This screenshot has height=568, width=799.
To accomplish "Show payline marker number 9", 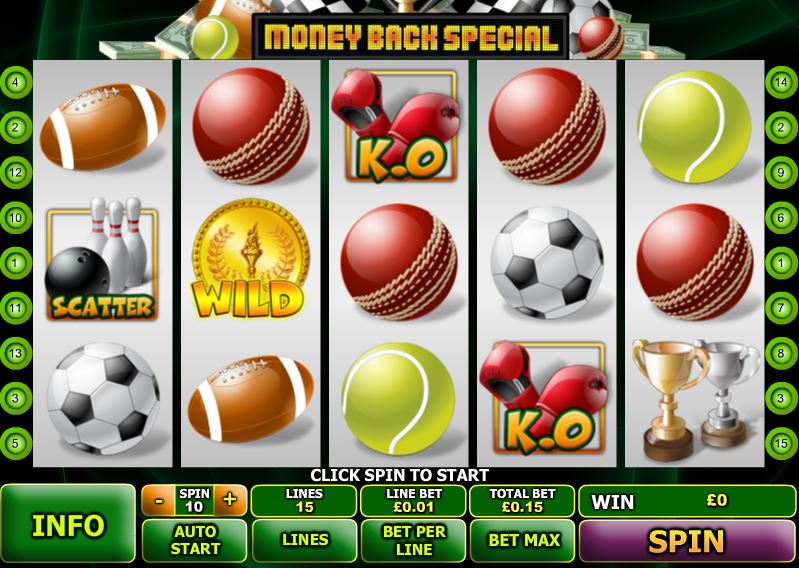I will pyautogui.click(x=781, y=172).
